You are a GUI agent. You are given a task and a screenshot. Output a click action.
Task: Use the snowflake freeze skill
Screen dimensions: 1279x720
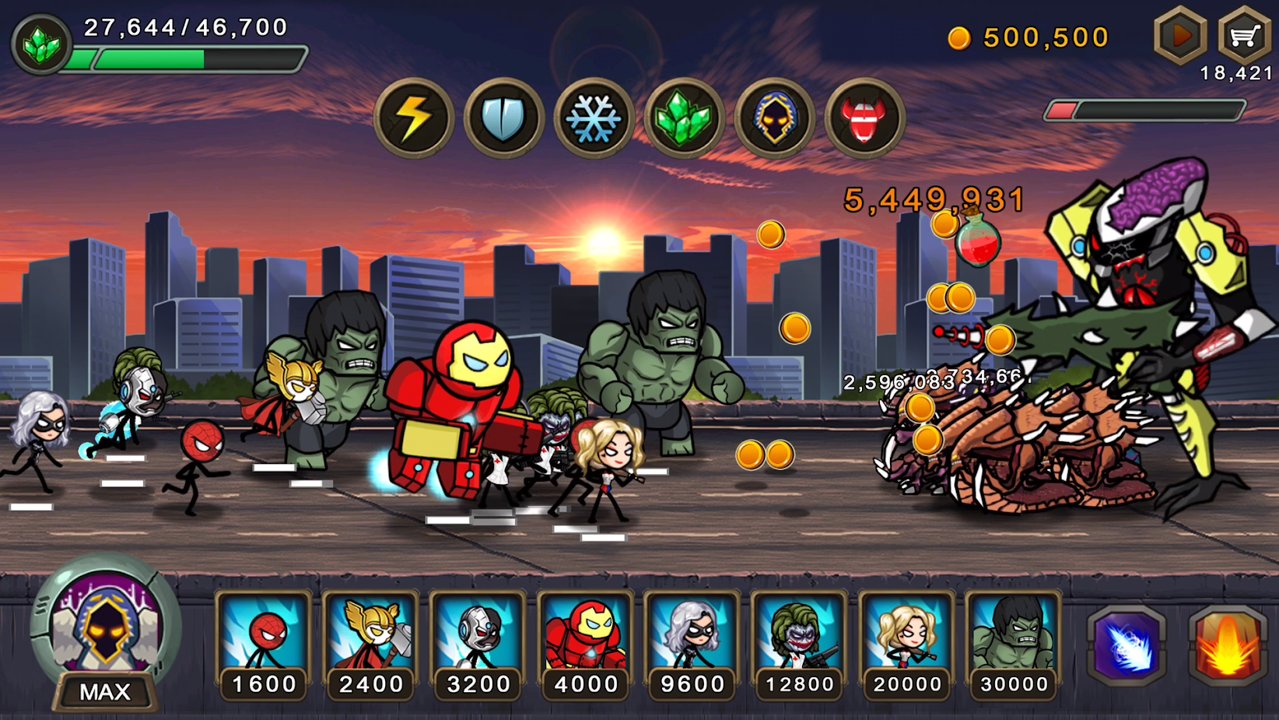(594, 119)
